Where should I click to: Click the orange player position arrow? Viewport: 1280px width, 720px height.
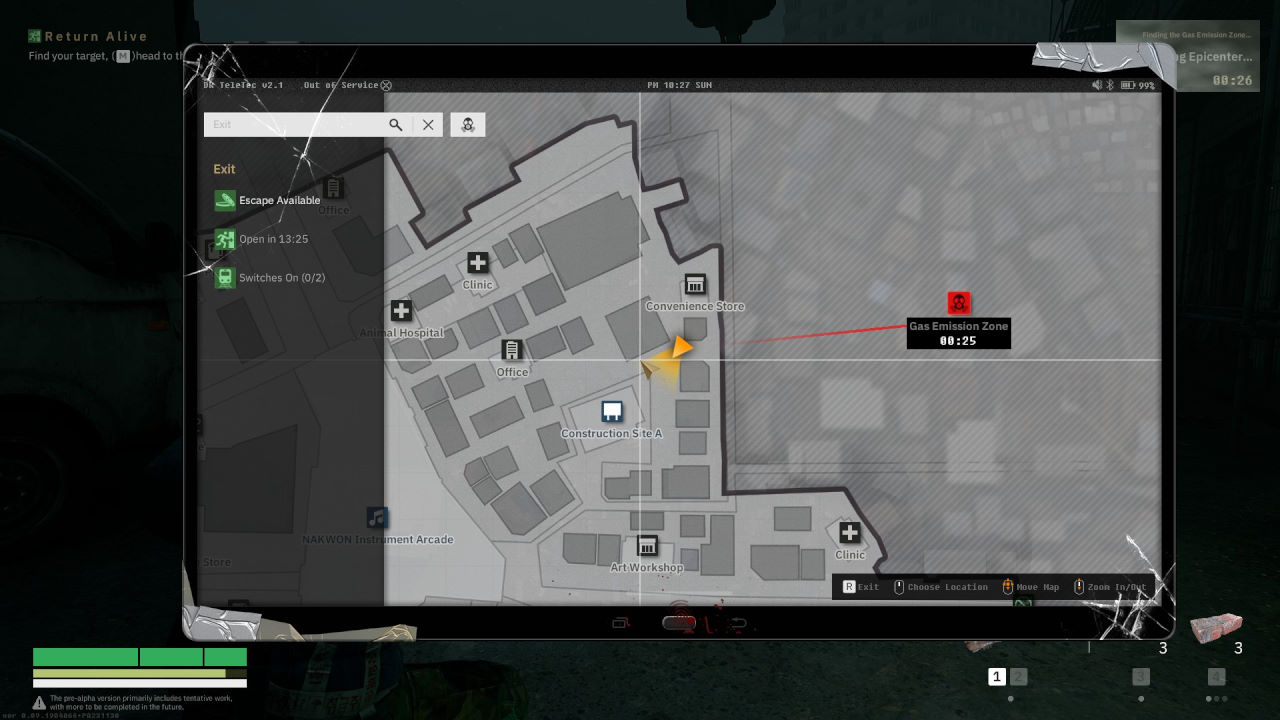[x=680, y=348]
